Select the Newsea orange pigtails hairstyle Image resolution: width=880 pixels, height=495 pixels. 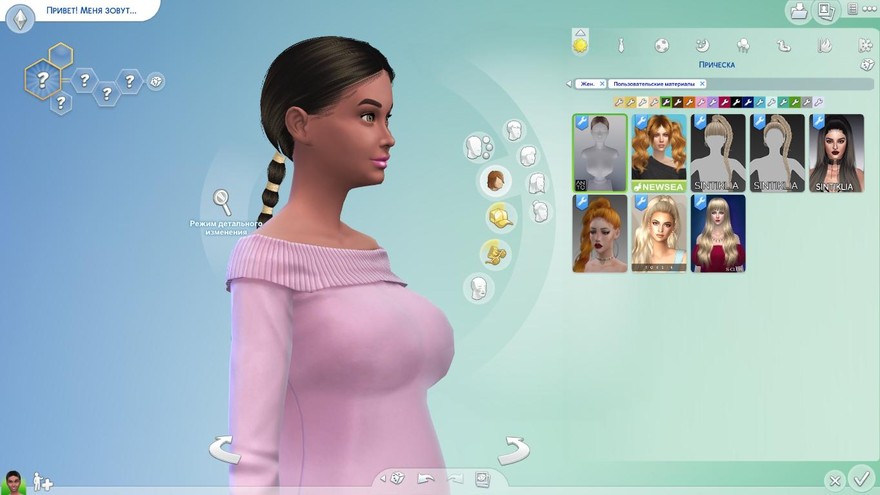659,151
